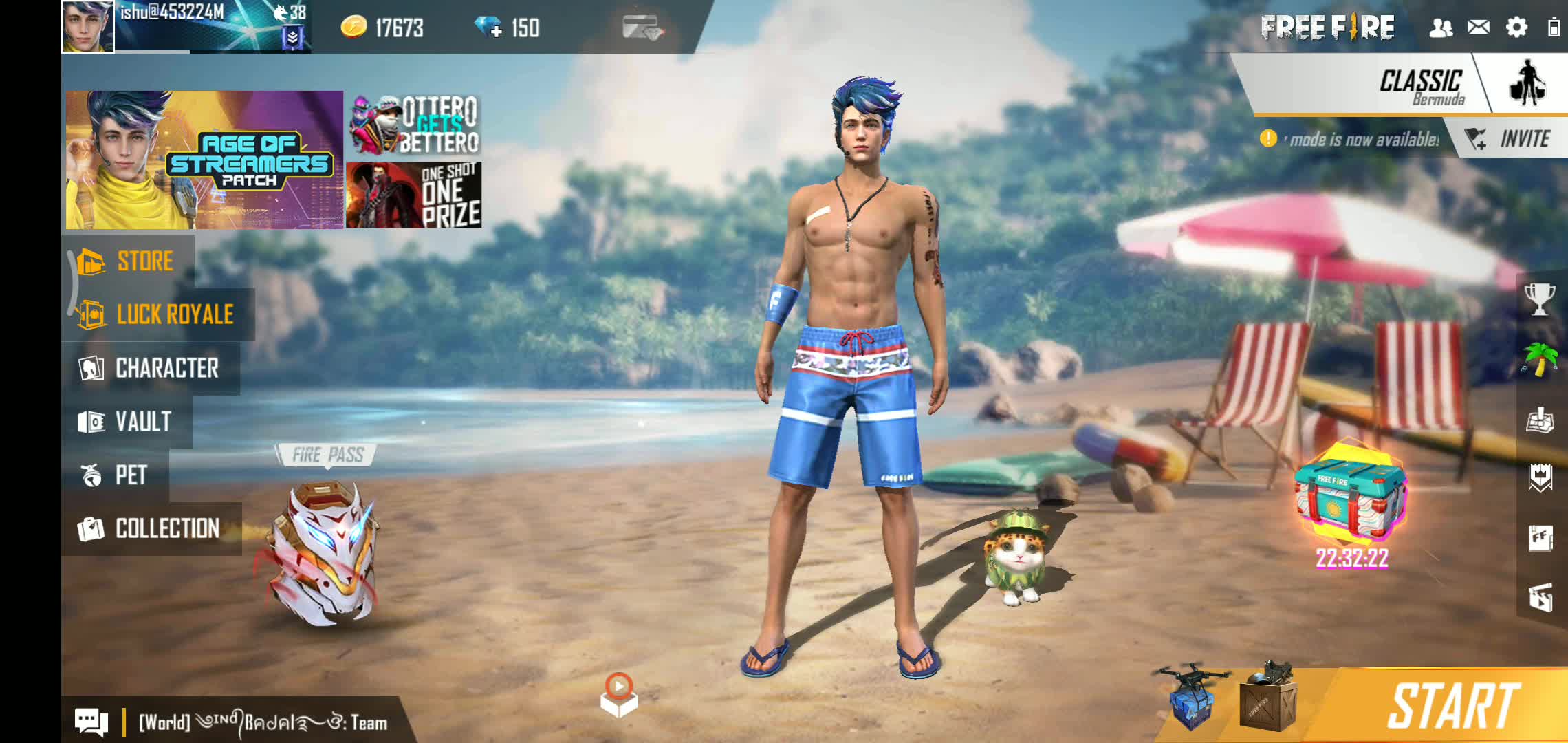Screen dimensions: 1568x743
Task: Open the One Shot One Prize banner
Action: tap(414, 195)
